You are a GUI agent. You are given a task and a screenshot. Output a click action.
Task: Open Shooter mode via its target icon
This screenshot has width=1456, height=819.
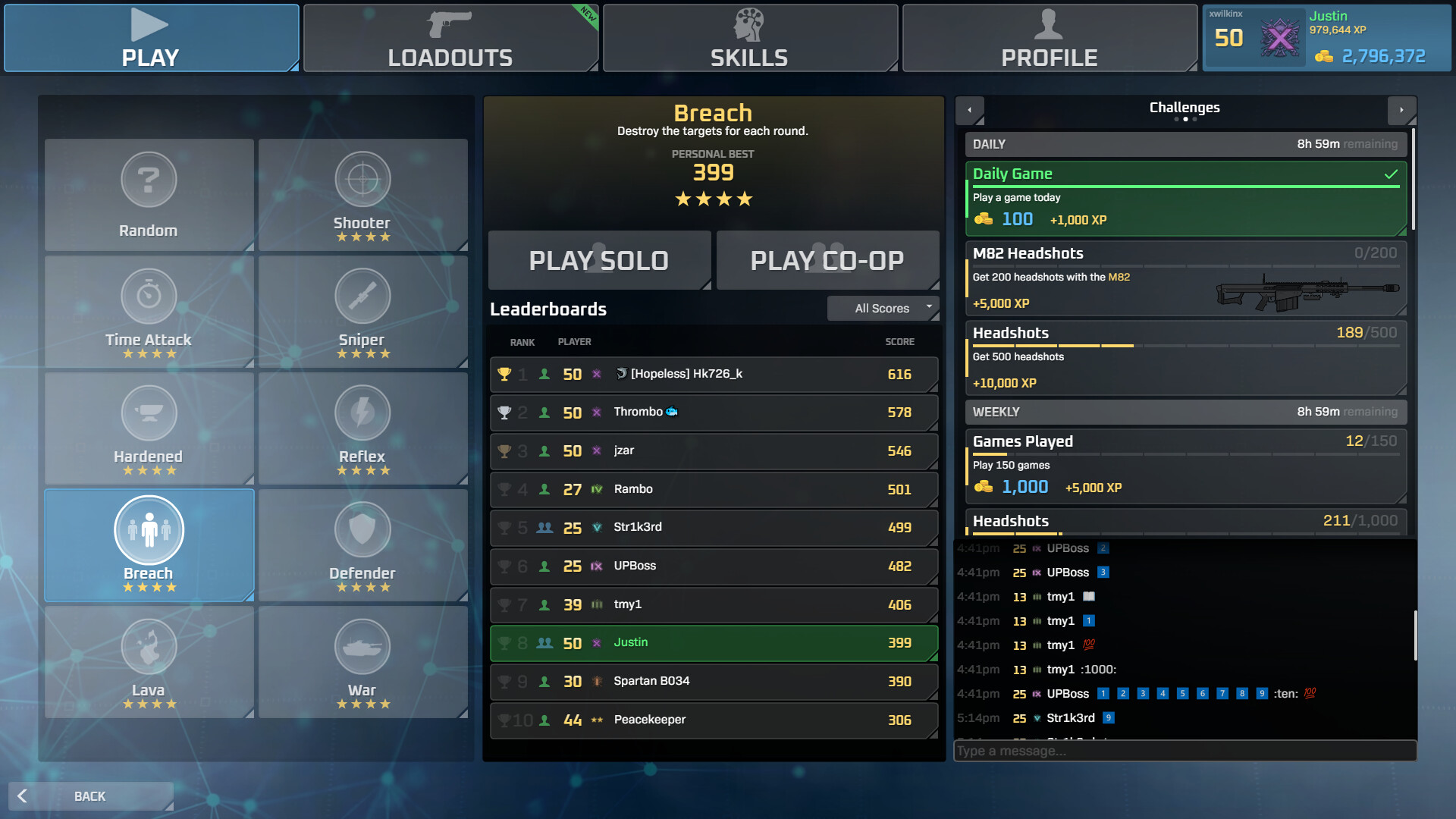click(x=363, y=179)
